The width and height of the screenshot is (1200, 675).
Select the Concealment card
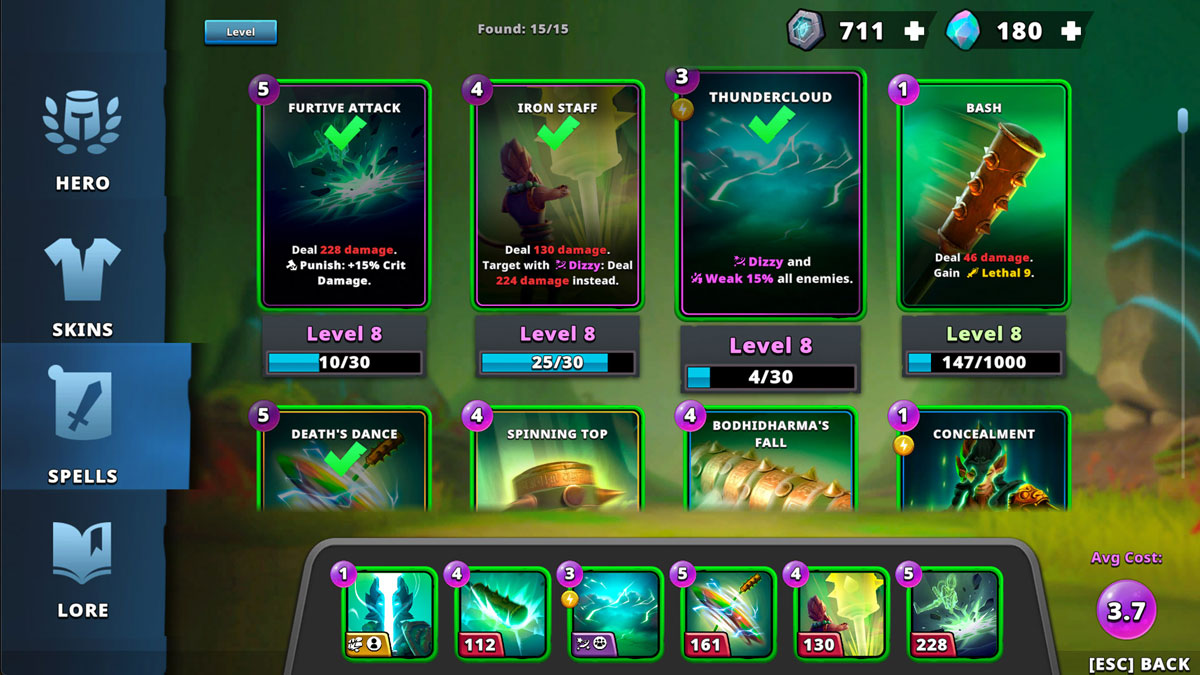tap(984, 460)
